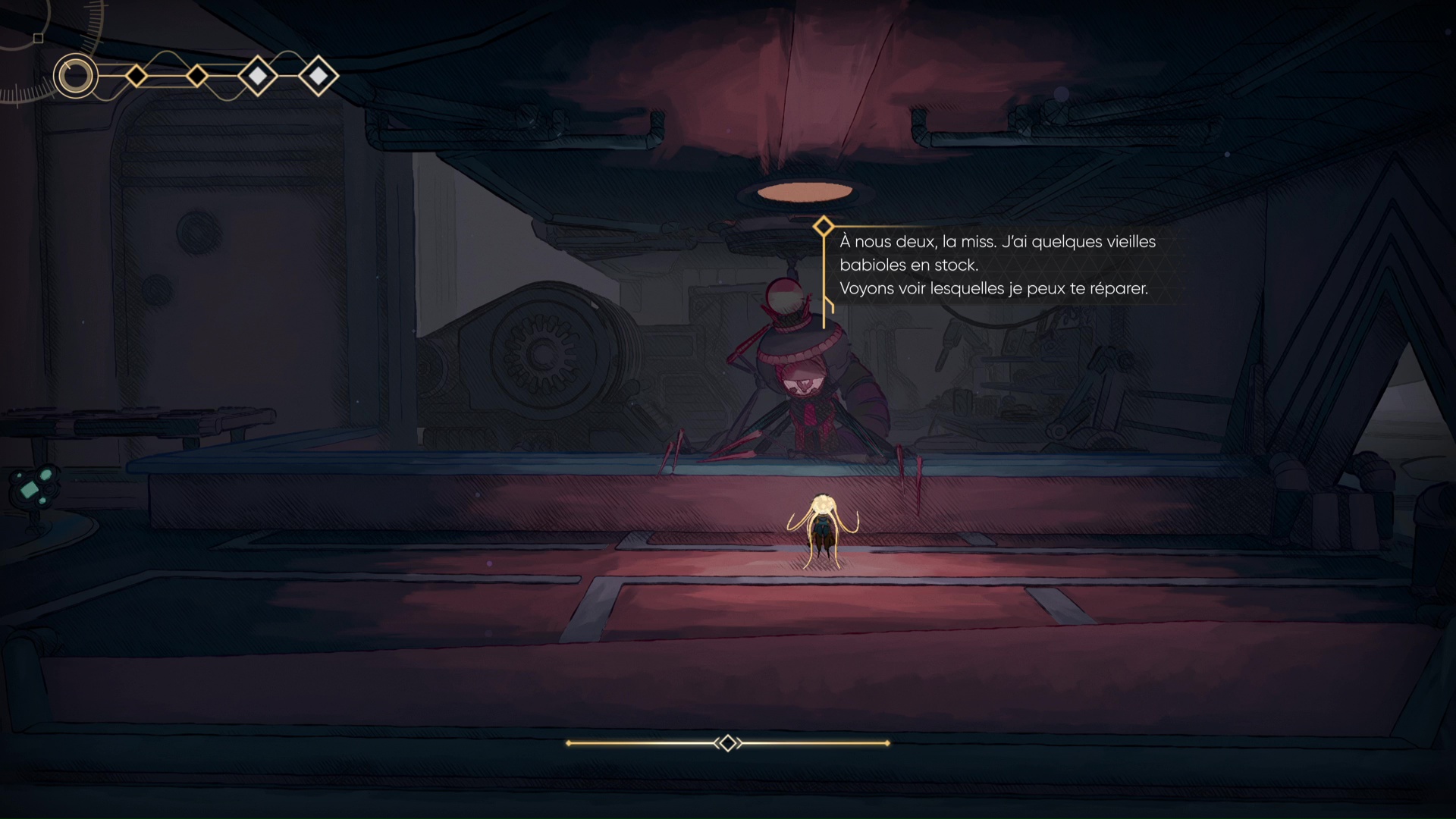
Task: Click the progression bar strip at the top left
Action: pos(193,76)
